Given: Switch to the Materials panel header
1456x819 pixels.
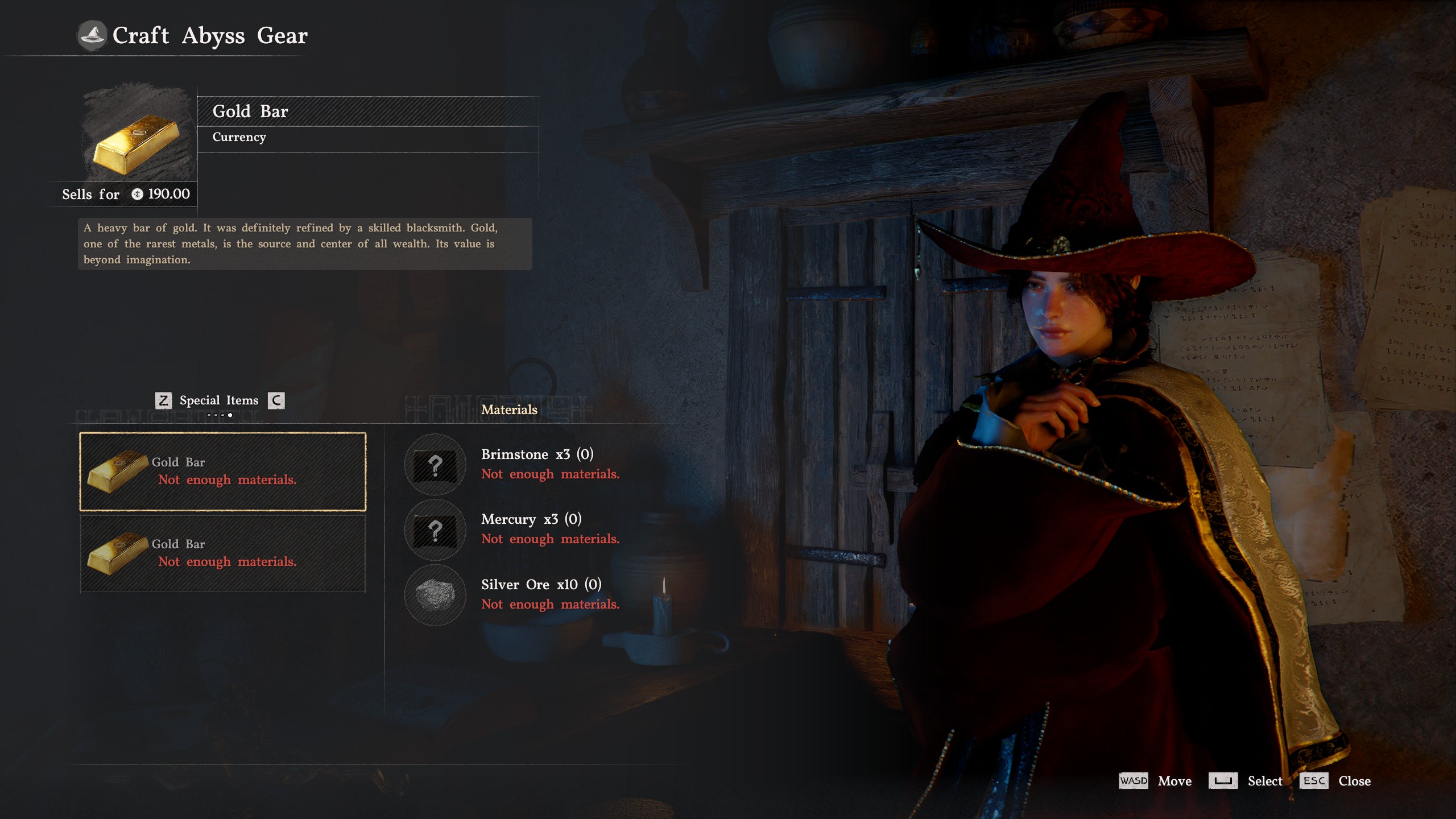Looking at the screenshot, I should tap(509, 409).
